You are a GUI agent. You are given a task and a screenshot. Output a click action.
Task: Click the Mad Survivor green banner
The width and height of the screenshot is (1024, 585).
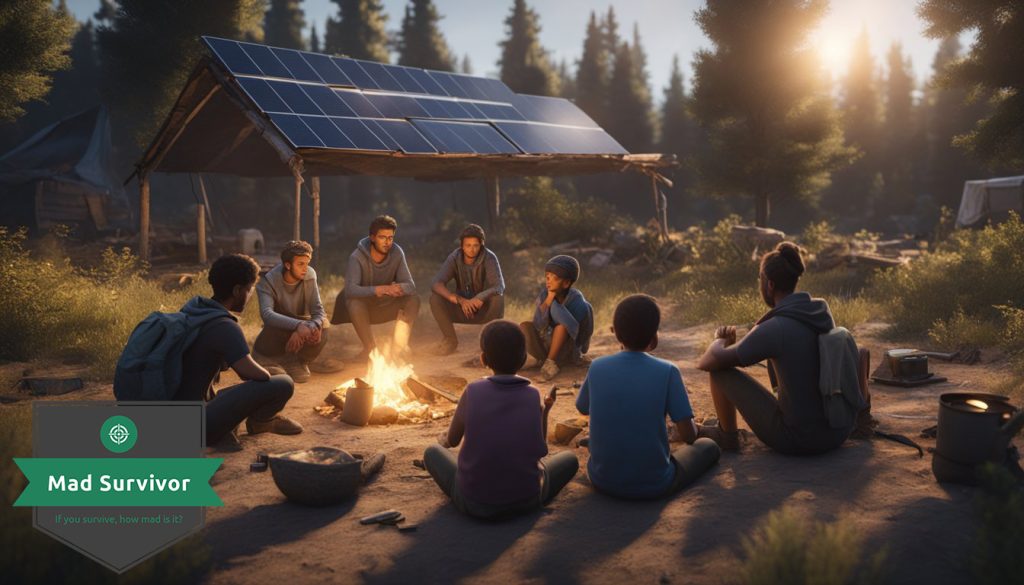pyautogui.click(x=118, y=483)
